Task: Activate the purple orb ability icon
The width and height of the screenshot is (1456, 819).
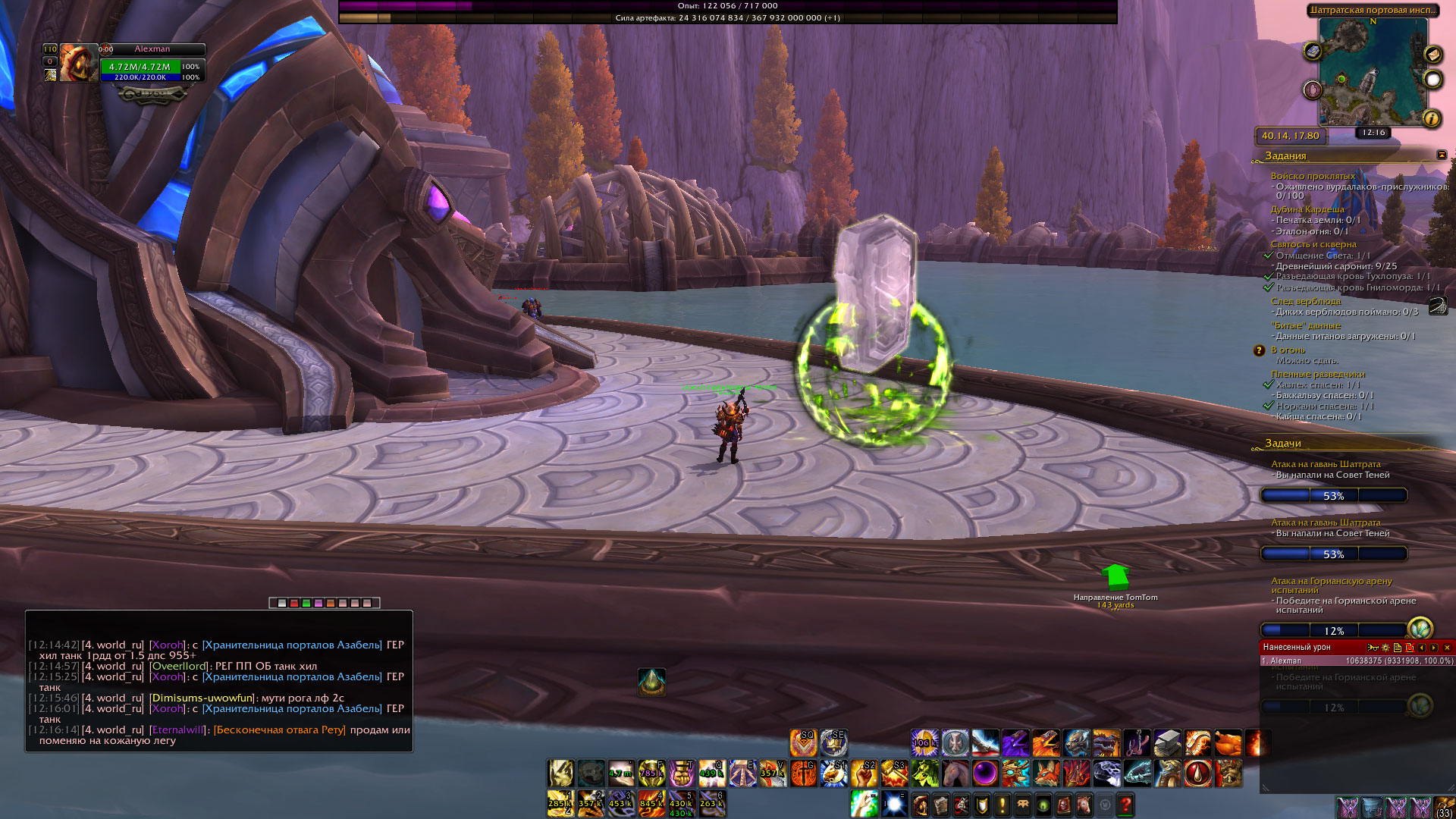Action: pos(985,773)
